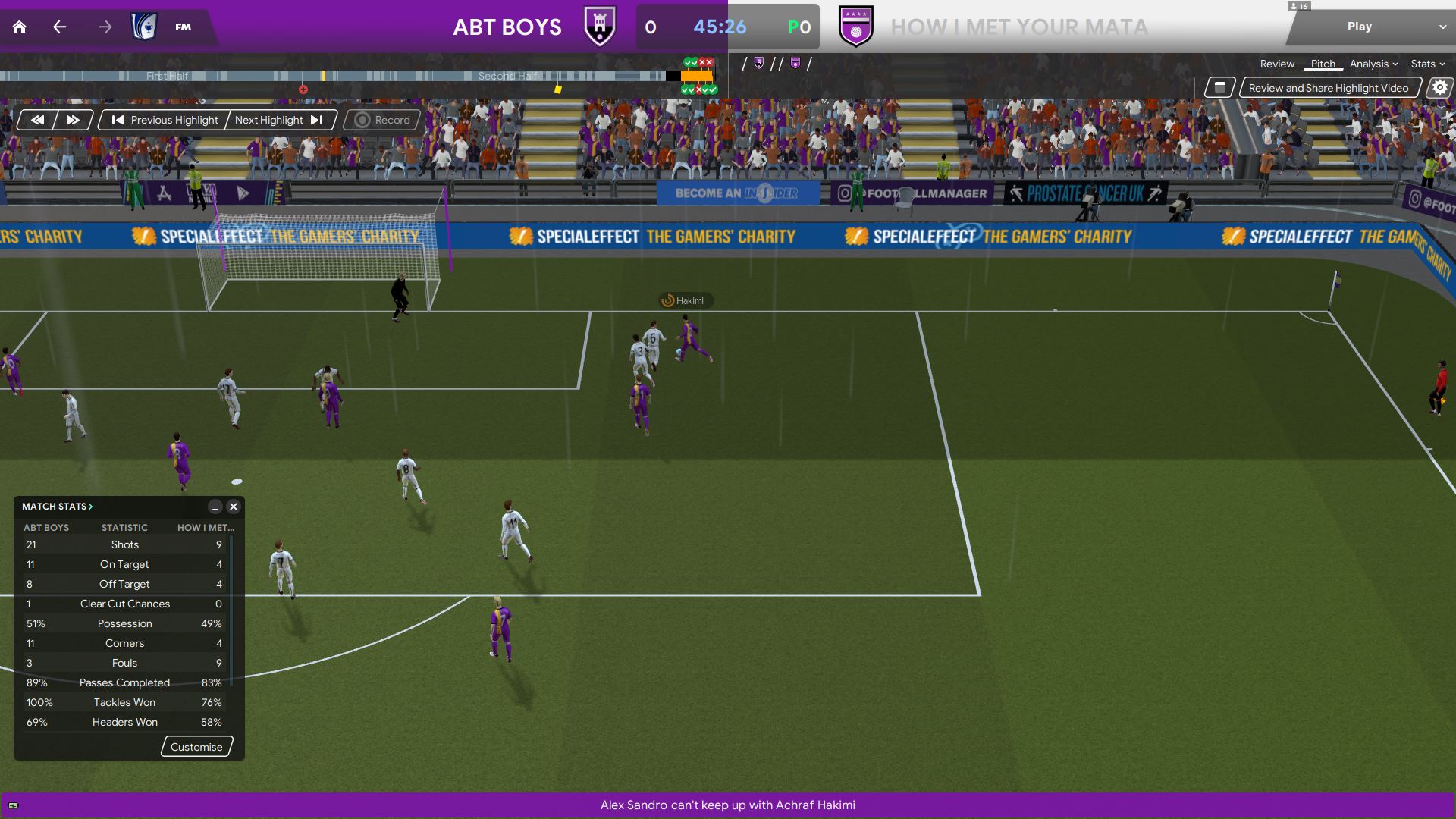Viewport: 1456px width, 819px height.
Task: Rewind the match replay
Action: pos(37,120)
